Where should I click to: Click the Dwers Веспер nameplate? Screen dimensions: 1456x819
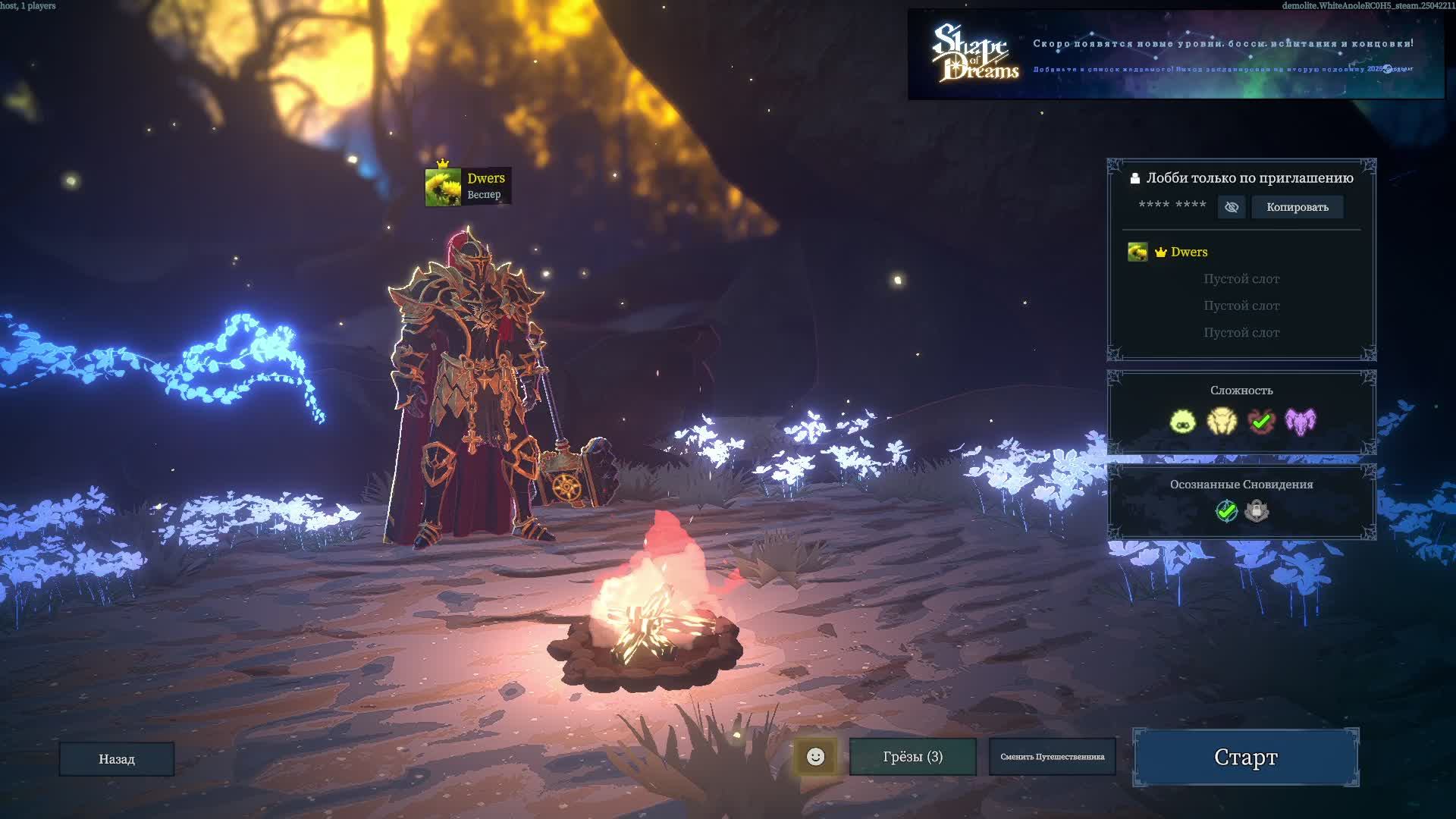point(468,187)
